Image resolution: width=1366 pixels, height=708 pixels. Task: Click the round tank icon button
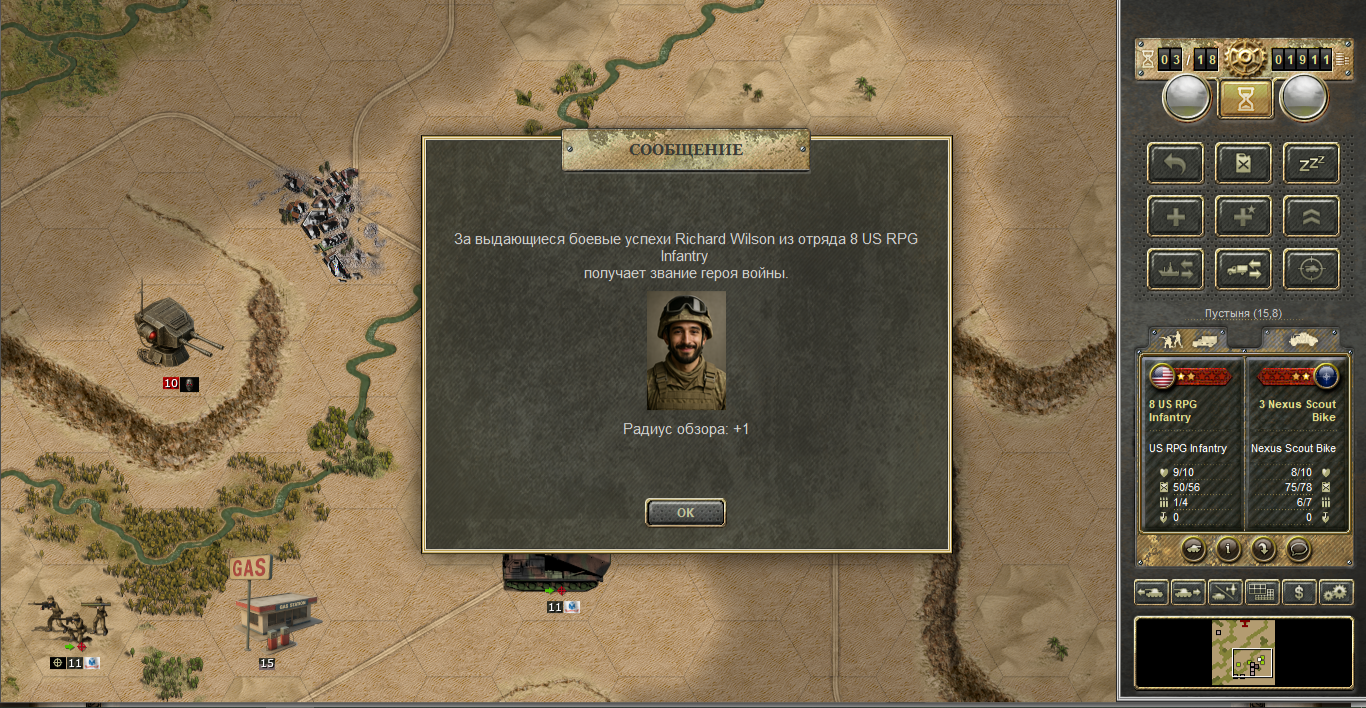(x=1193, y=548)
